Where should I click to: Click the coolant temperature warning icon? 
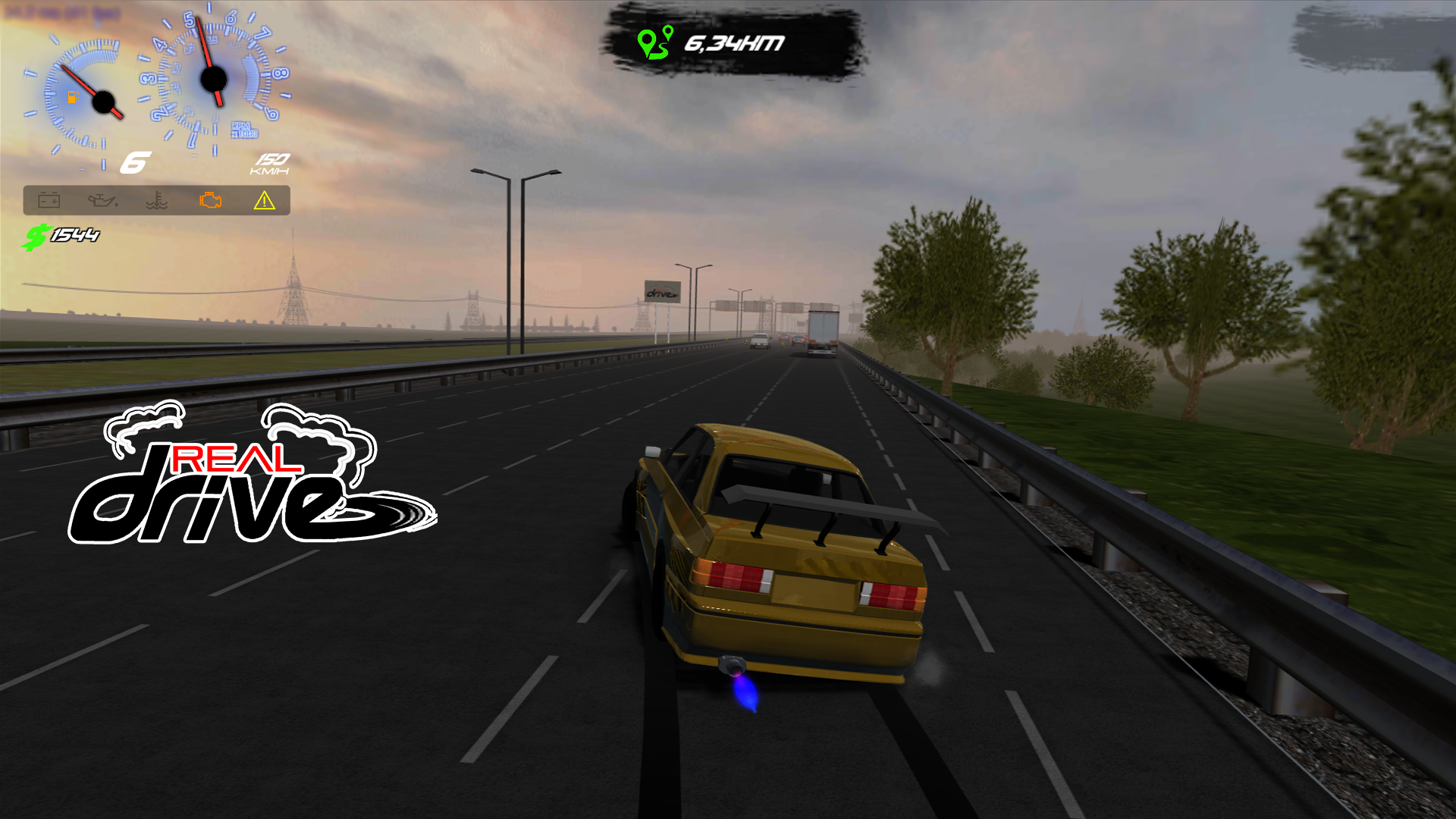point(155,201)
